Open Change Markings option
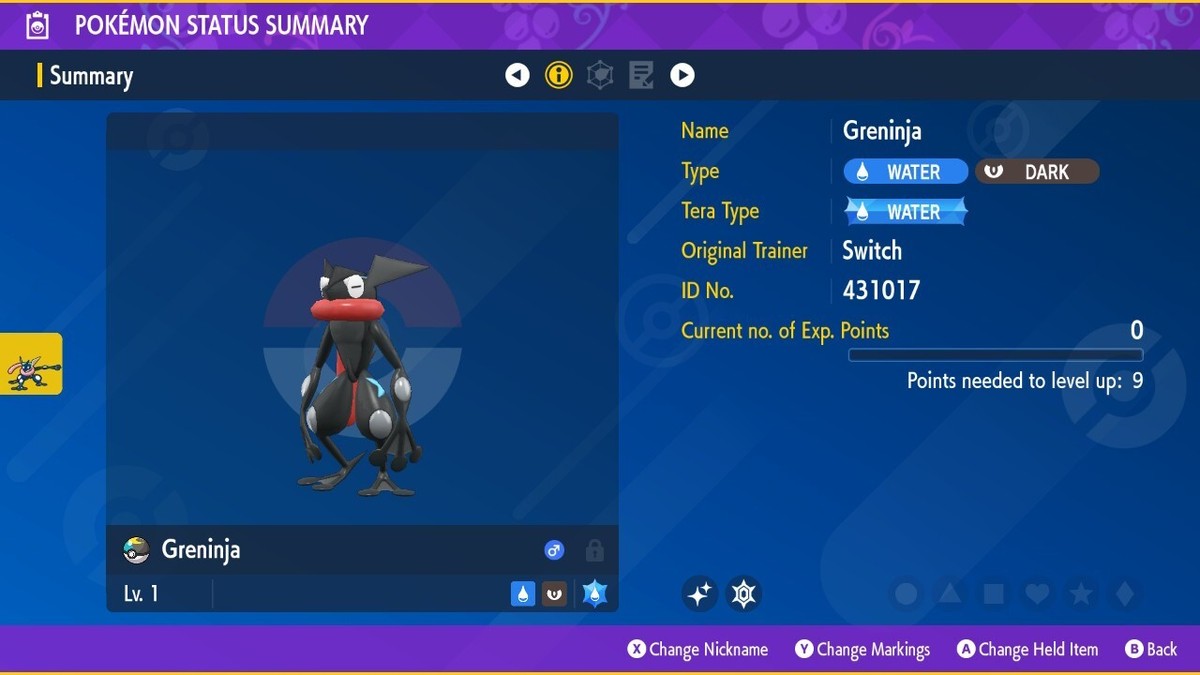The image size is (1200, 675). [x=863, y=649]
